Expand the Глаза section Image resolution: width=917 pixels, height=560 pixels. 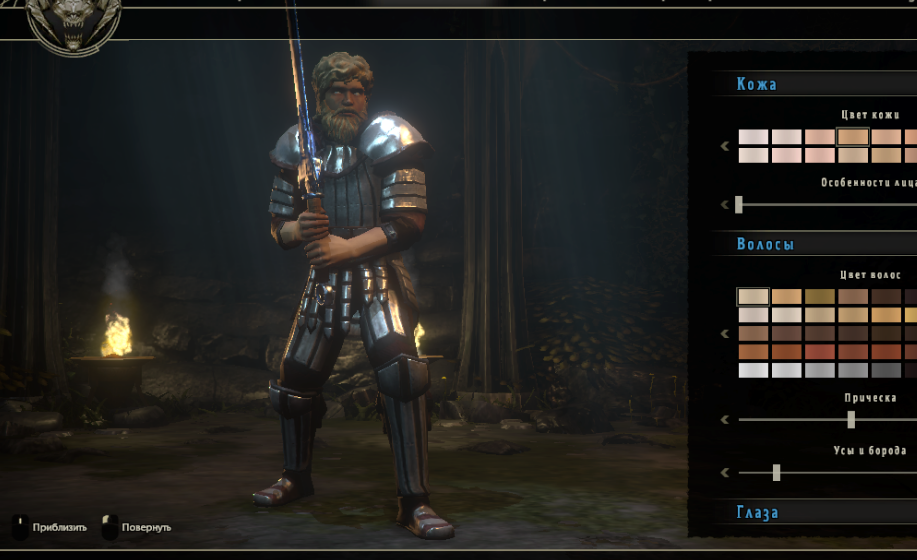757,512
